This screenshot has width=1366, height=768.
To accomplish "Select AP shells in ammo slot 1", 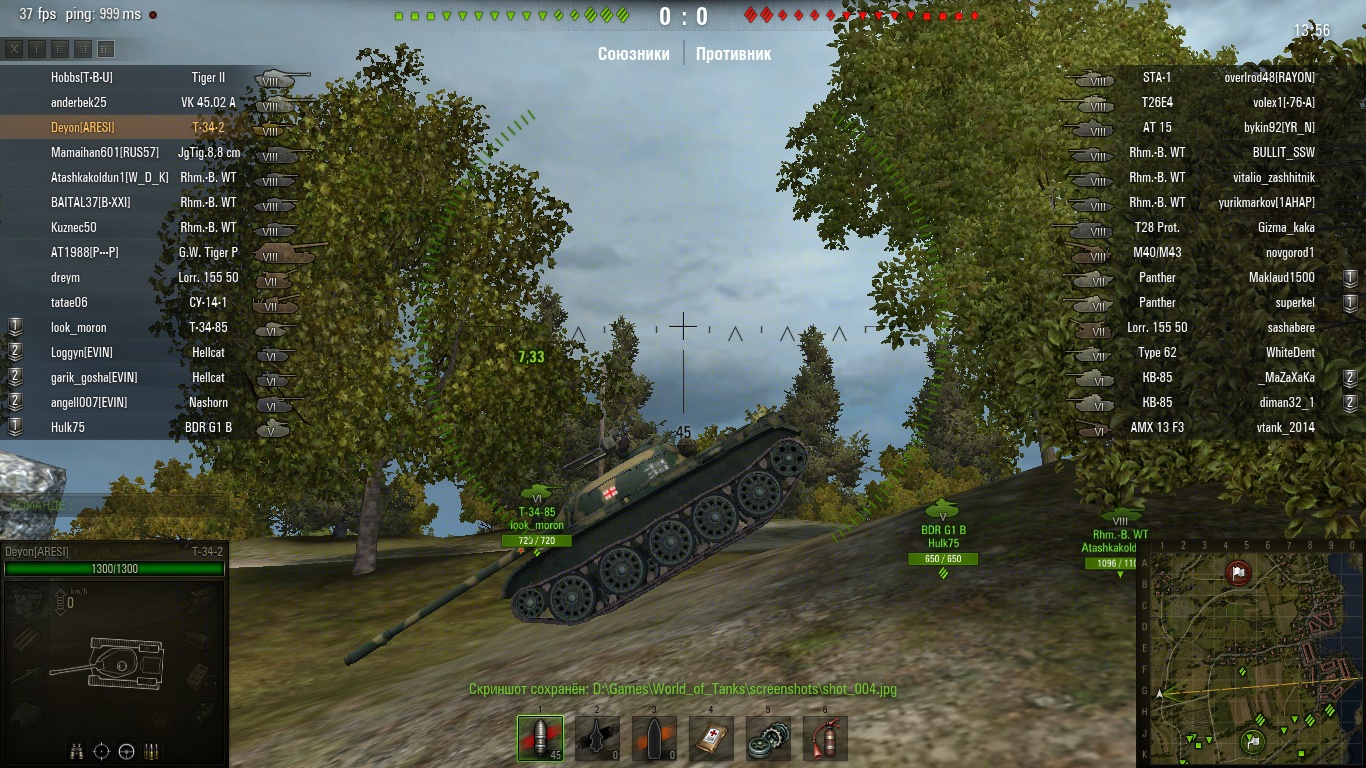I will click(x=539, y=737).
